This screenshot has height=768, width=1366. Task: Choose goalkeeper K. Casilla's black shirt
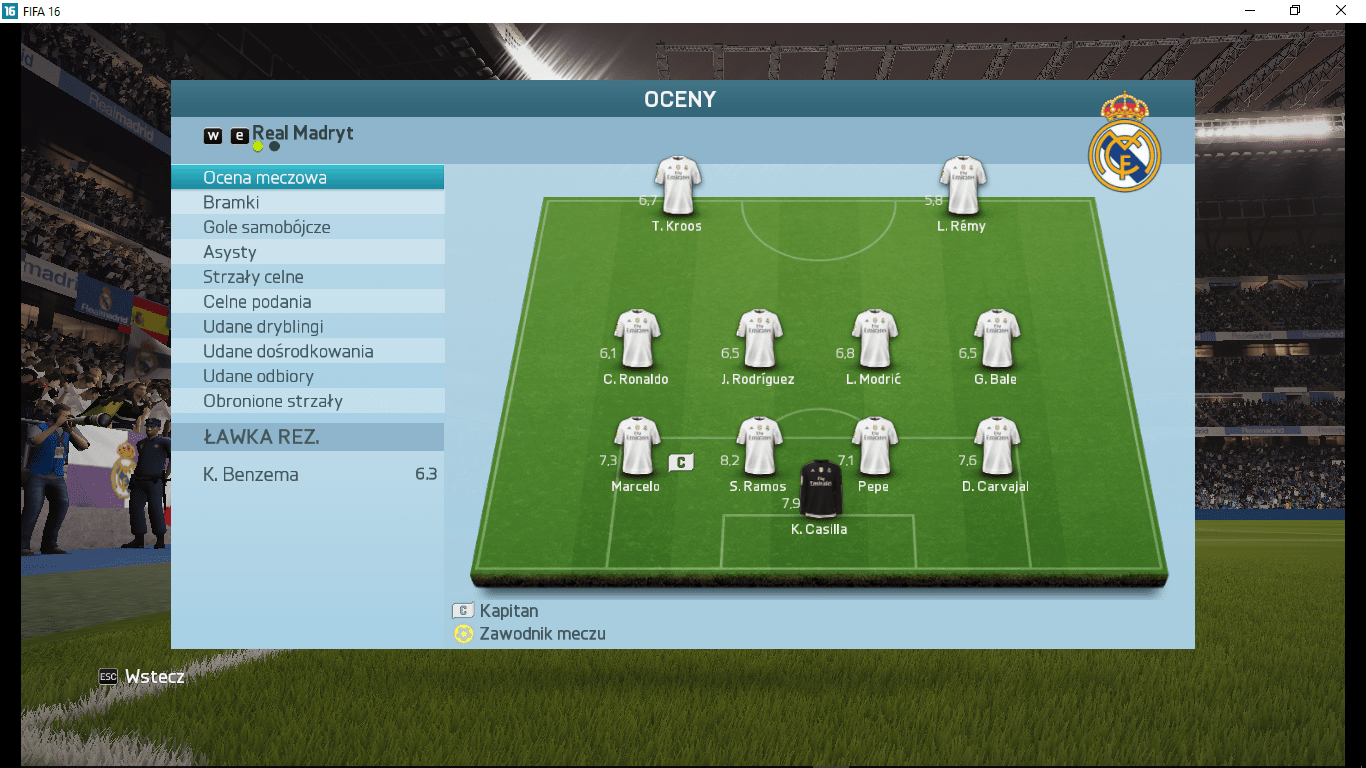tap(820, 489)
